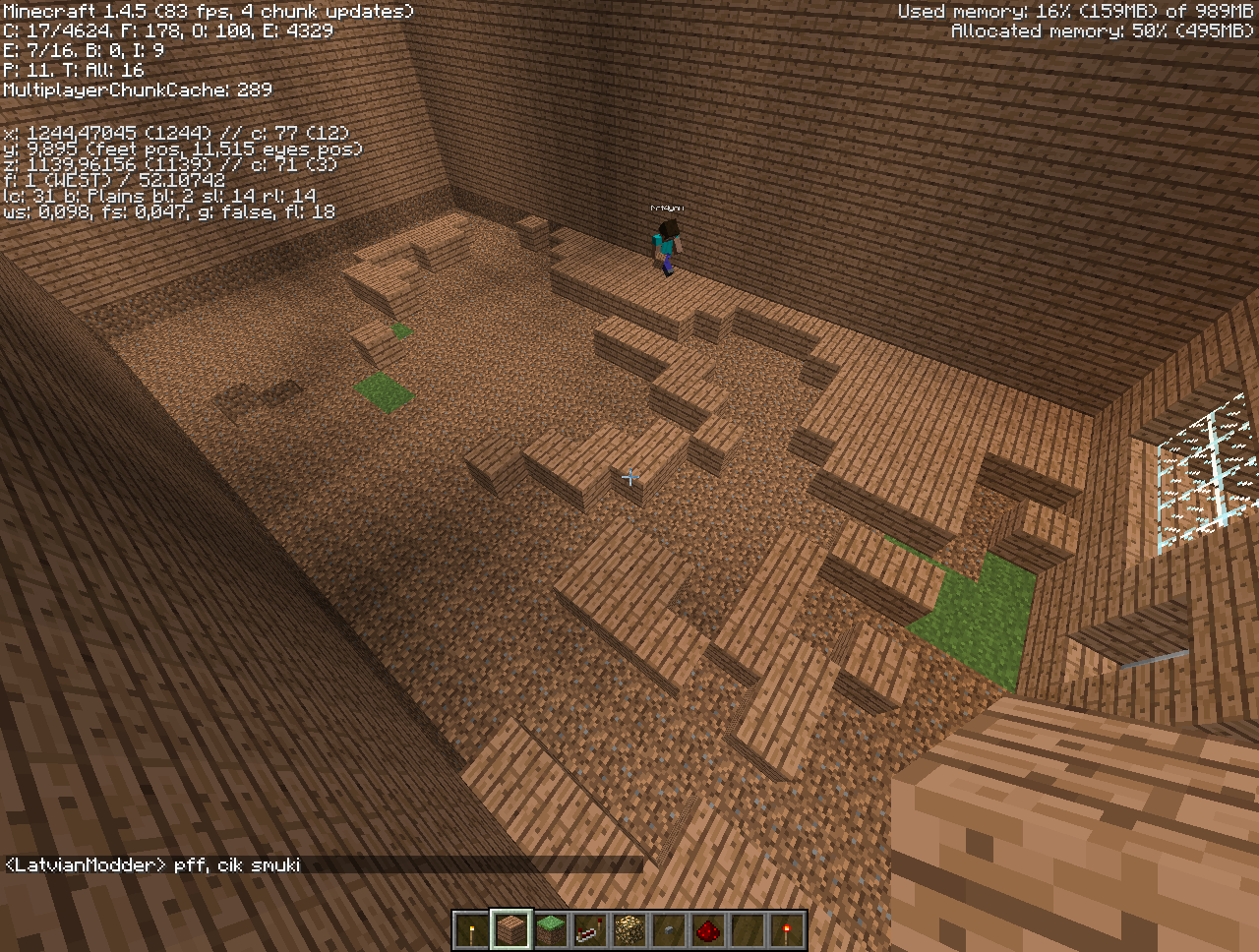Select the wooden planks hotbar slot
Screen dimensions: 1259x952
click(x=511, y=930)
